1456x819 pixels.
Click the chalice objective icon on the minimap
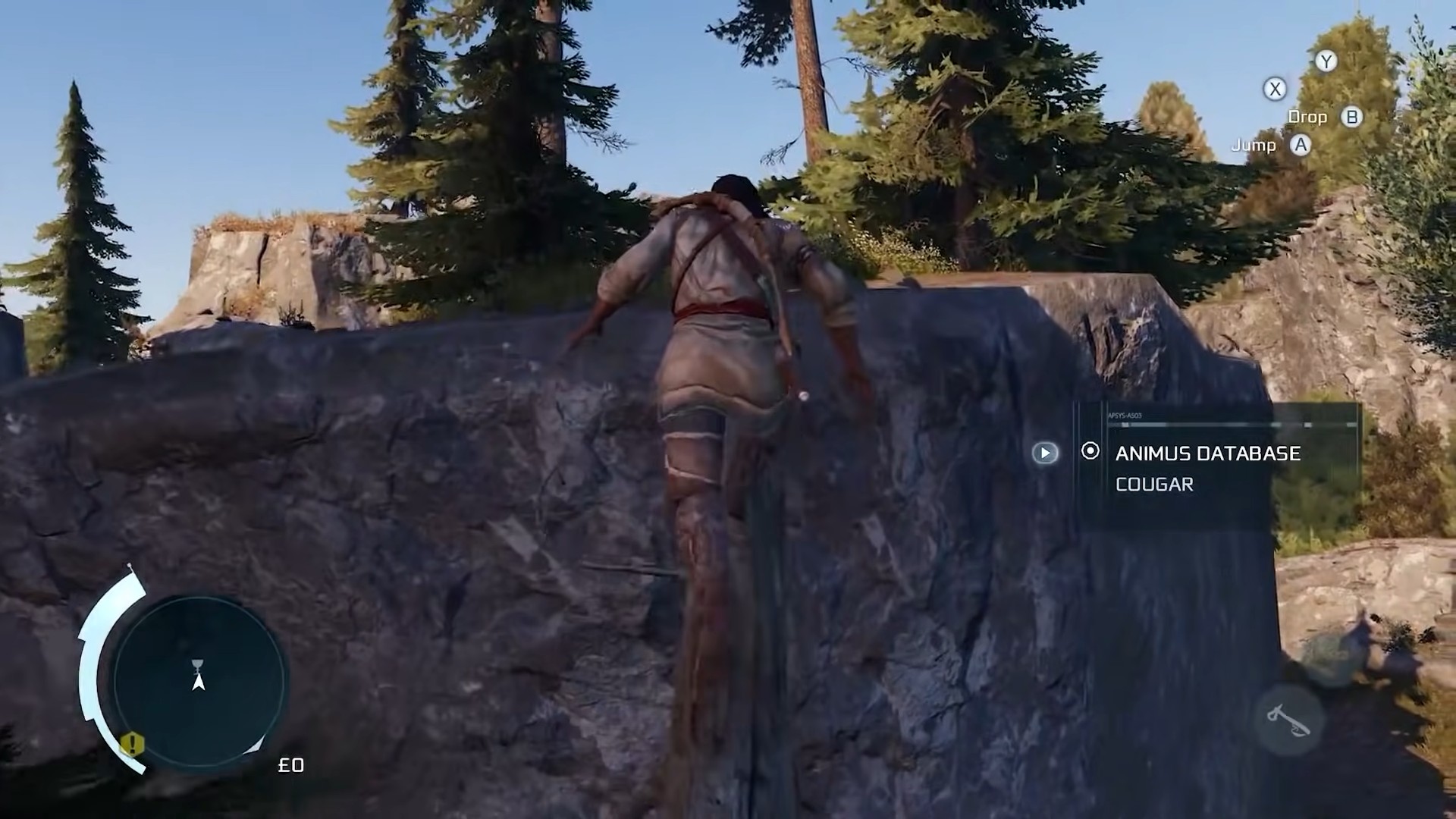[x=196, y=665]
